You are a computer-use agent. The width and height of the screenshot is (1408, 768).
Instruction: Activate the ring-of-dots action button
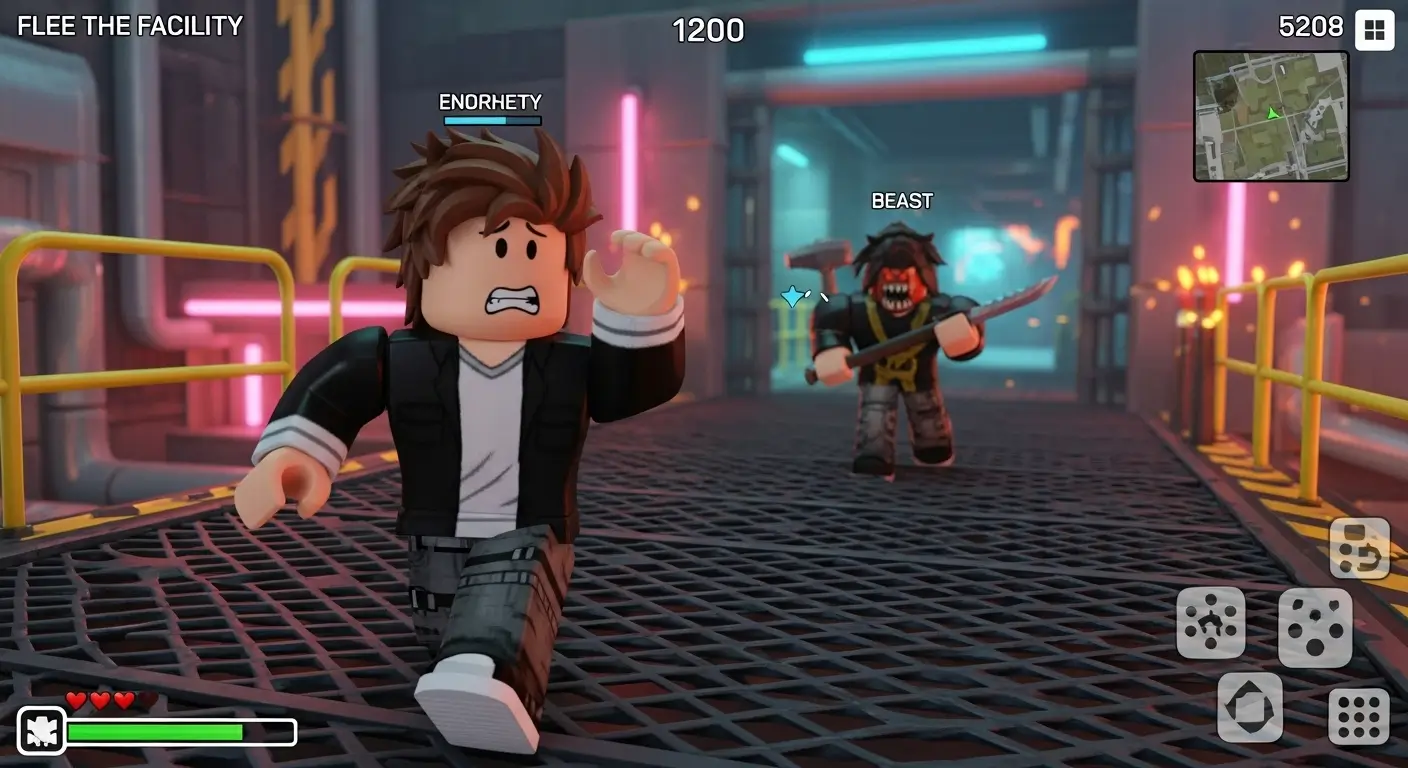pyautogui.click(x=1210, y=622)
